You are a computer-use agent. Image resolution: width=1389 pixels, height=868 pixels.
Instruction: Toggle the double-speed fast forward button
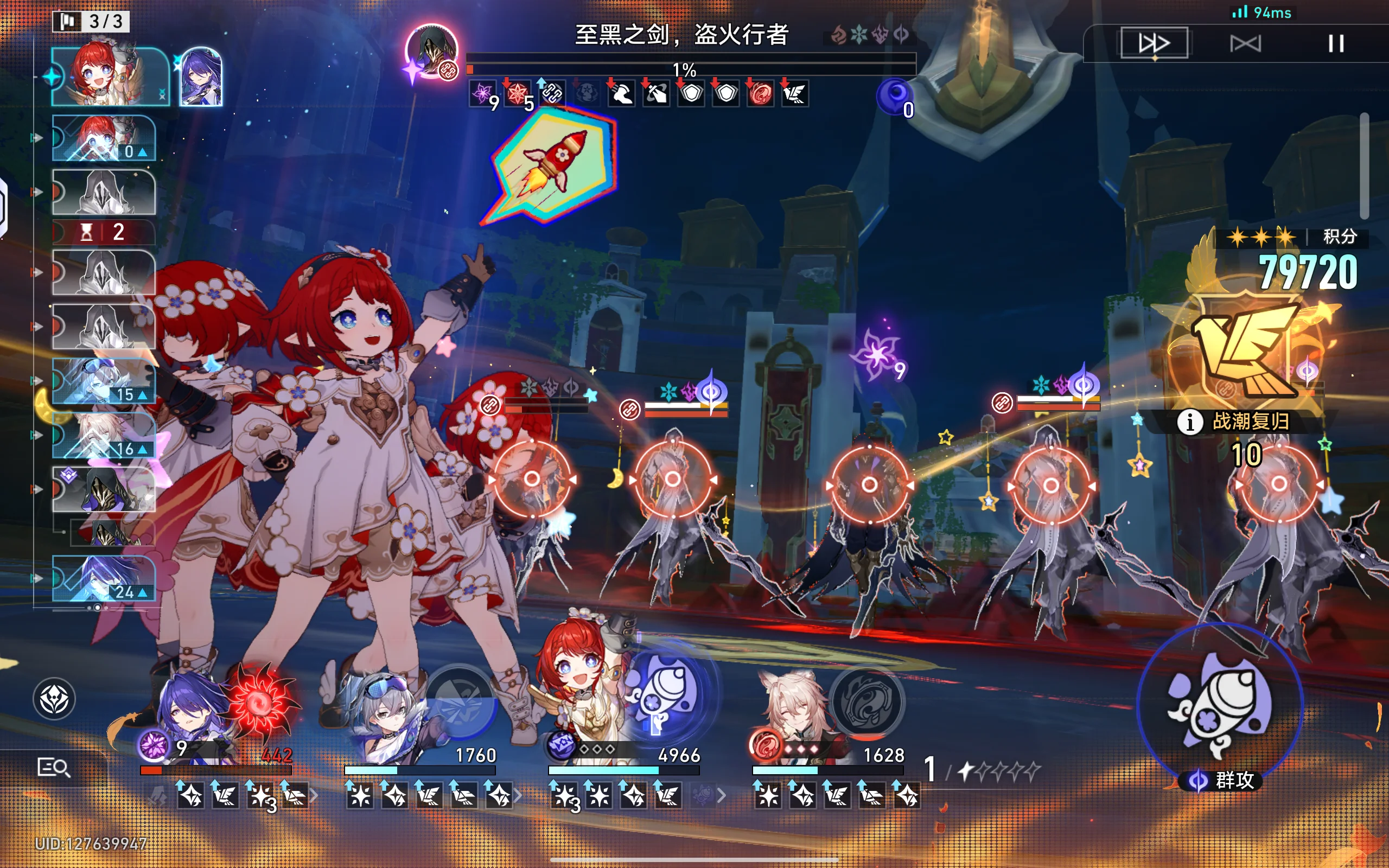(x=1154, y=43)
